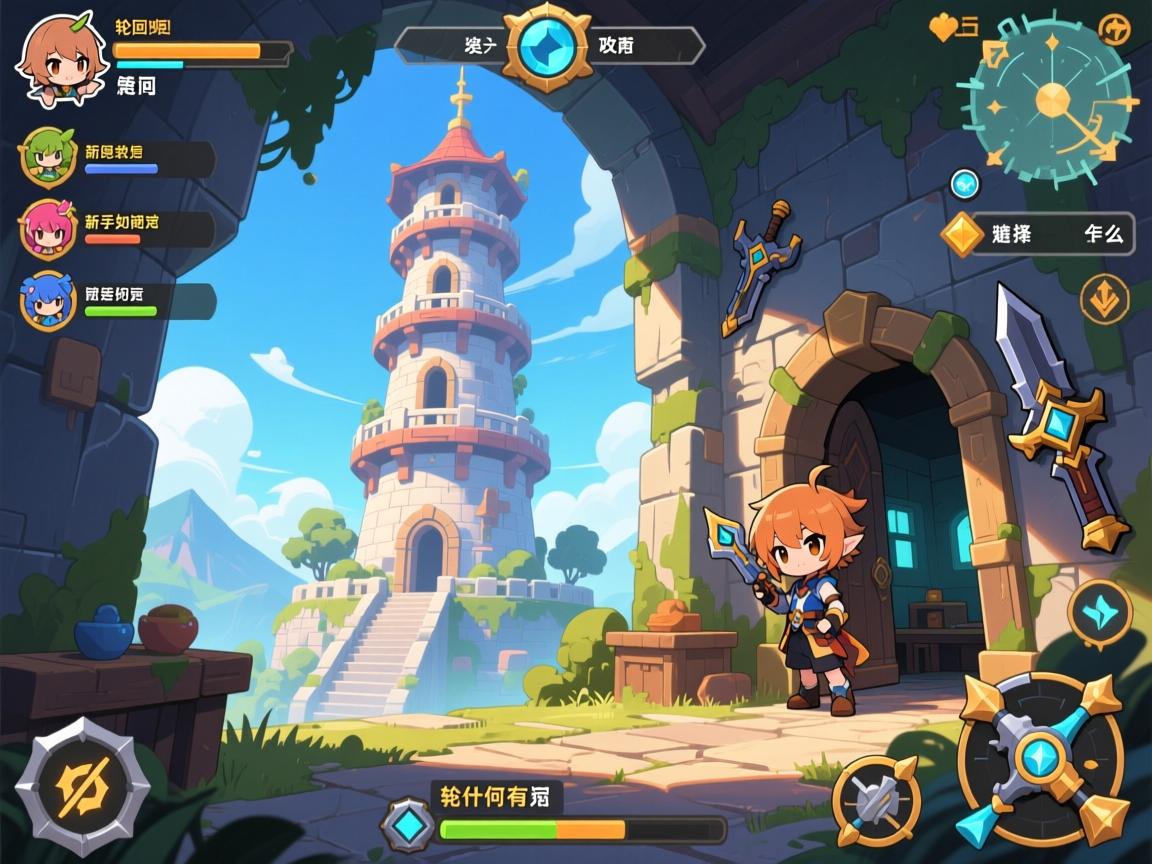Use the blue sparkle skill button
Screen dimensions: 1152x864
pos(1099,611)
